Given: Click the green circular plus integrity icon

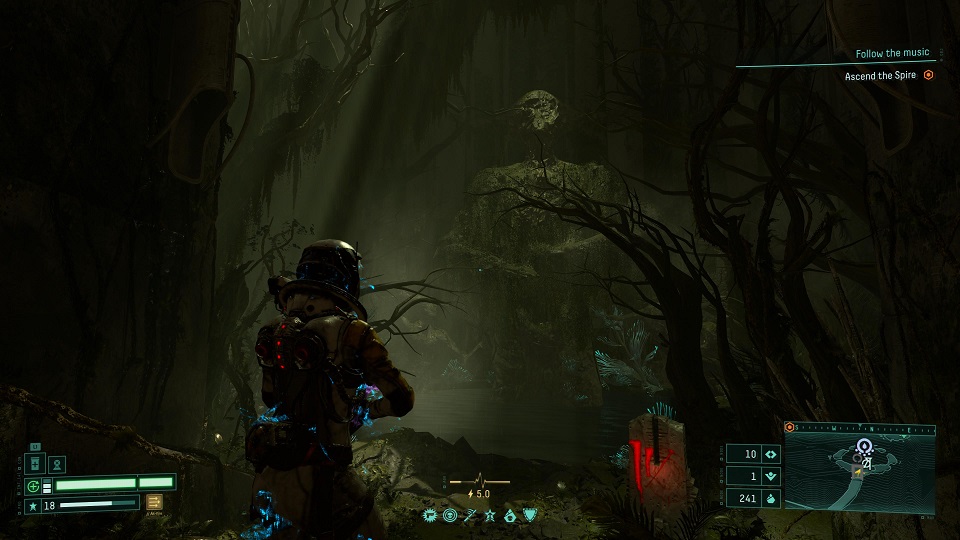Looking at the screenshot, I should click(33, 486).
